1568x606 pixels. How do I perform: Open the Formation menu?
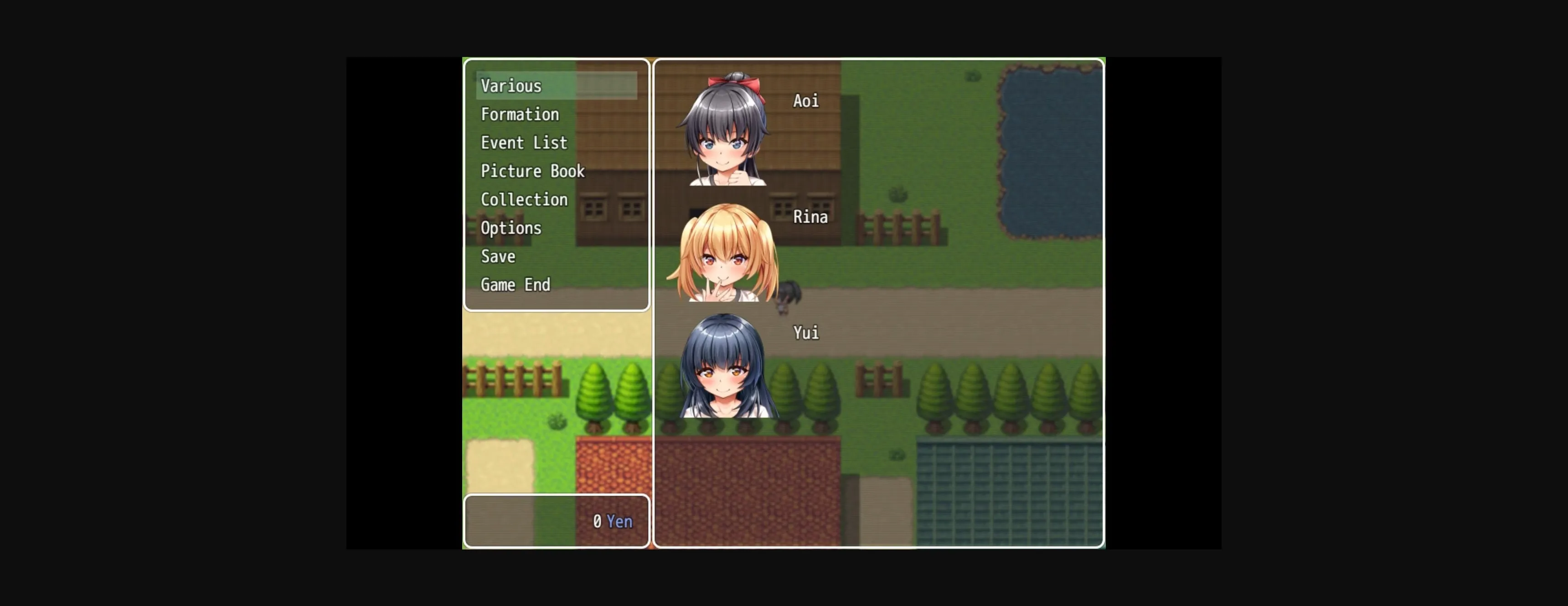tap(519, 114)
